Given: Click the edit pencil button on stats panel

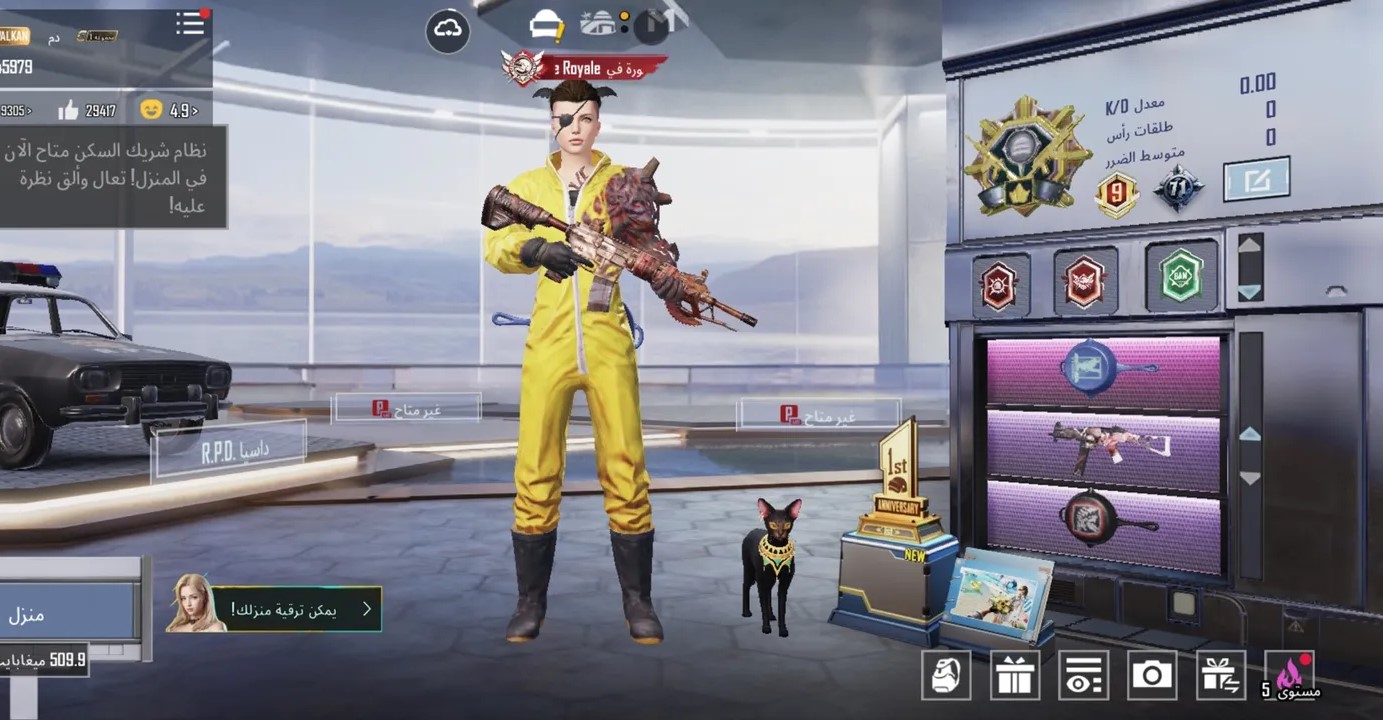Looking at the screenshot, I should coord(1256,180).
